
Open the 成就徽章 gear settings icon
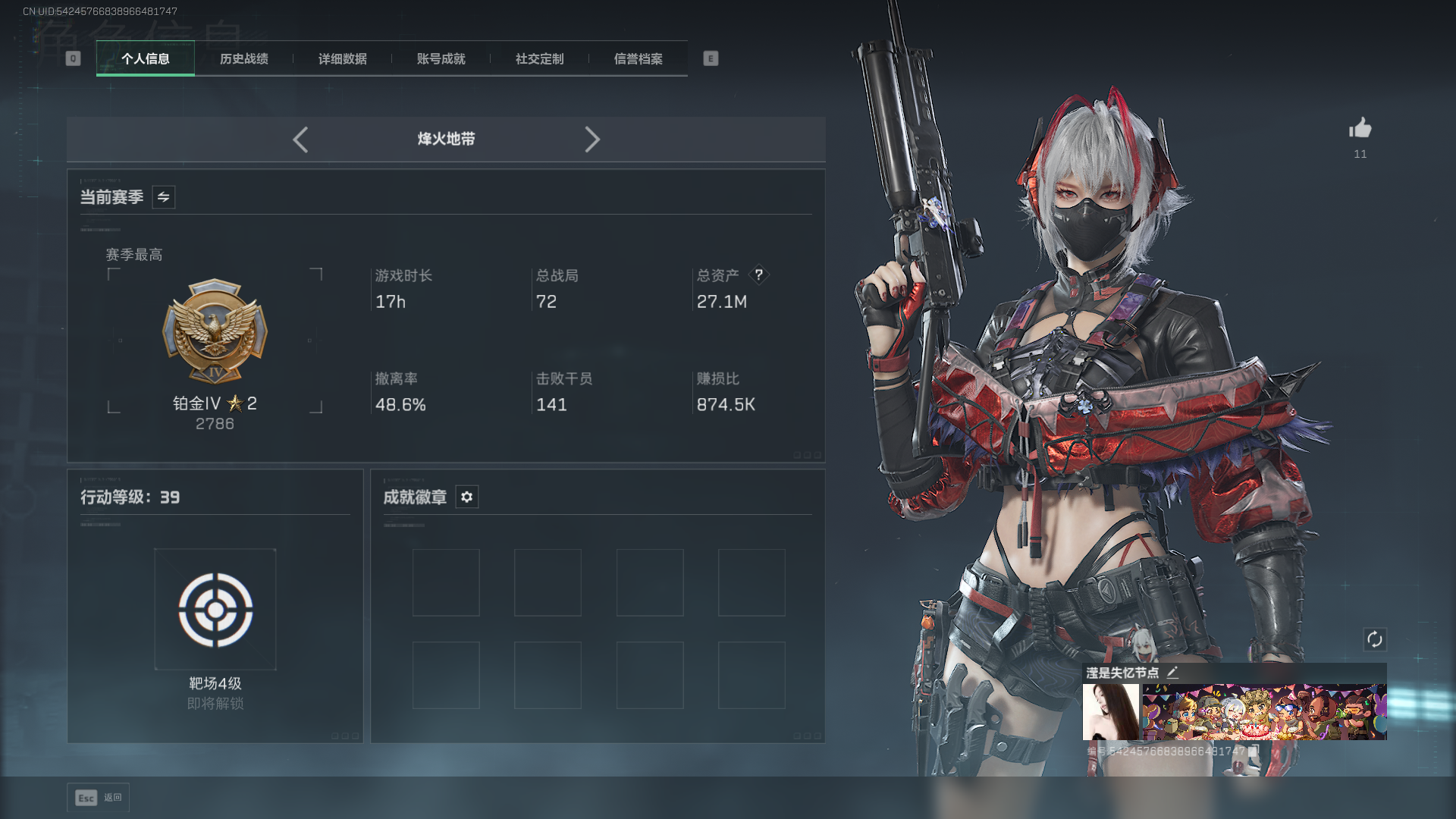467,497
